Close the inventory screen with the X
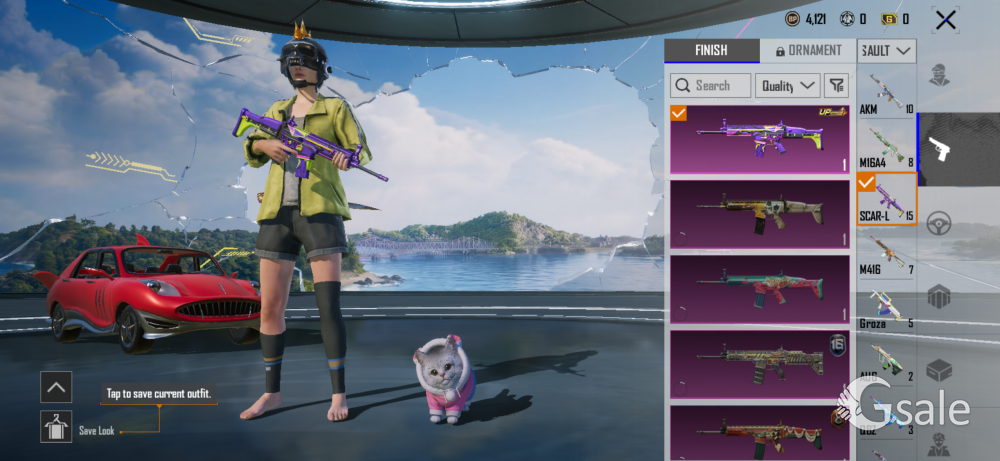This screenshot has height=461, width=1000. (944, 19)
